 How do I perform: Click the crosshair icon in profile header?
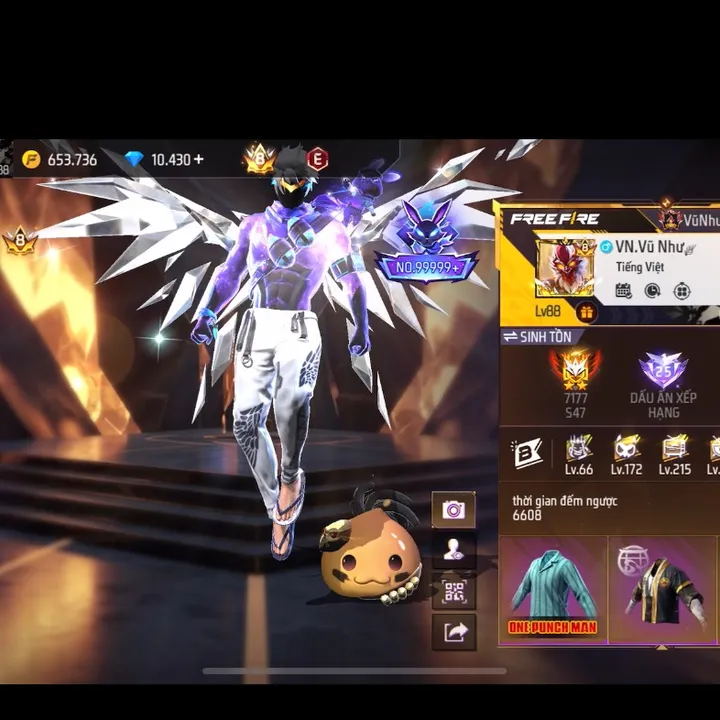click(682, 291)
